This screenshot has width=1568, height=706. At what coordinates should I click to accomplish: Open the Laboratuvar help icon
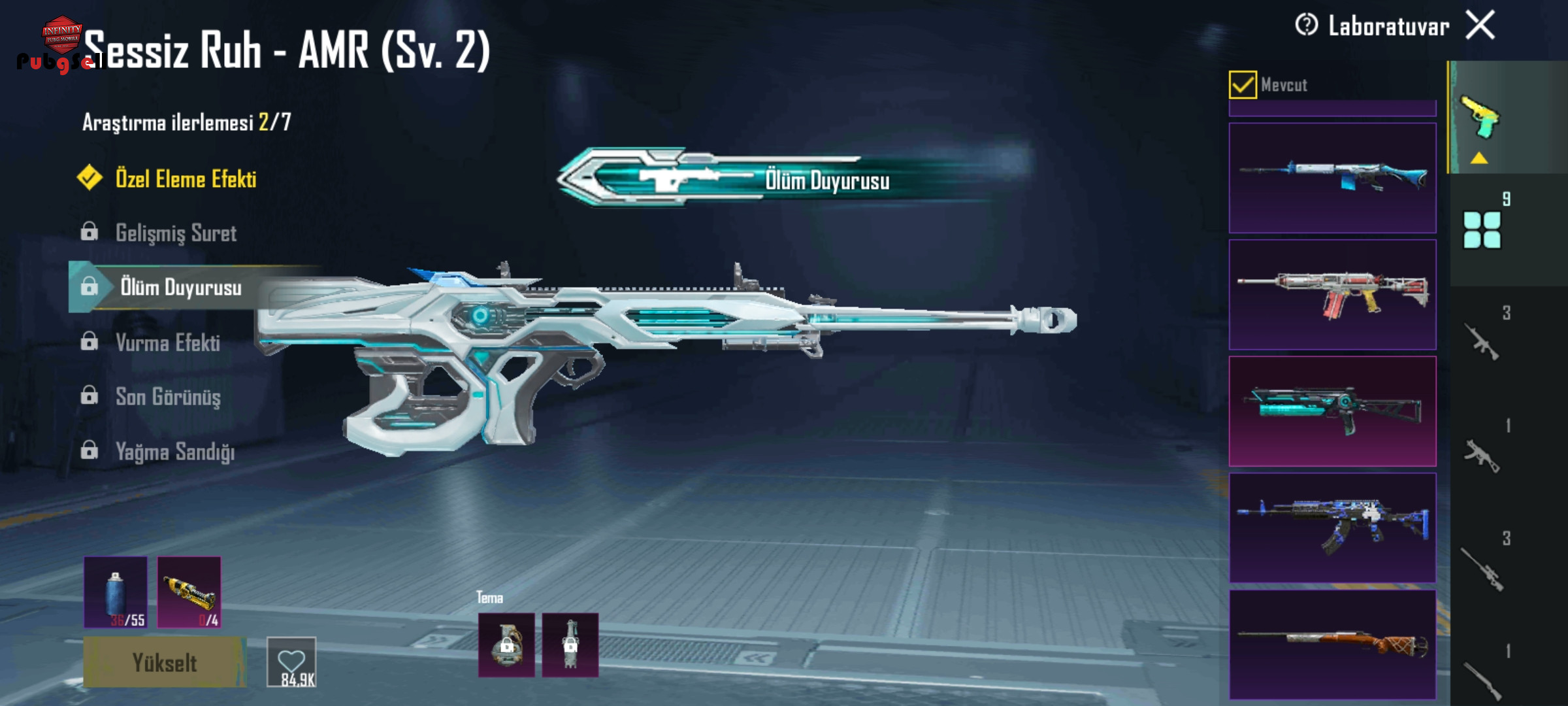1306,25
